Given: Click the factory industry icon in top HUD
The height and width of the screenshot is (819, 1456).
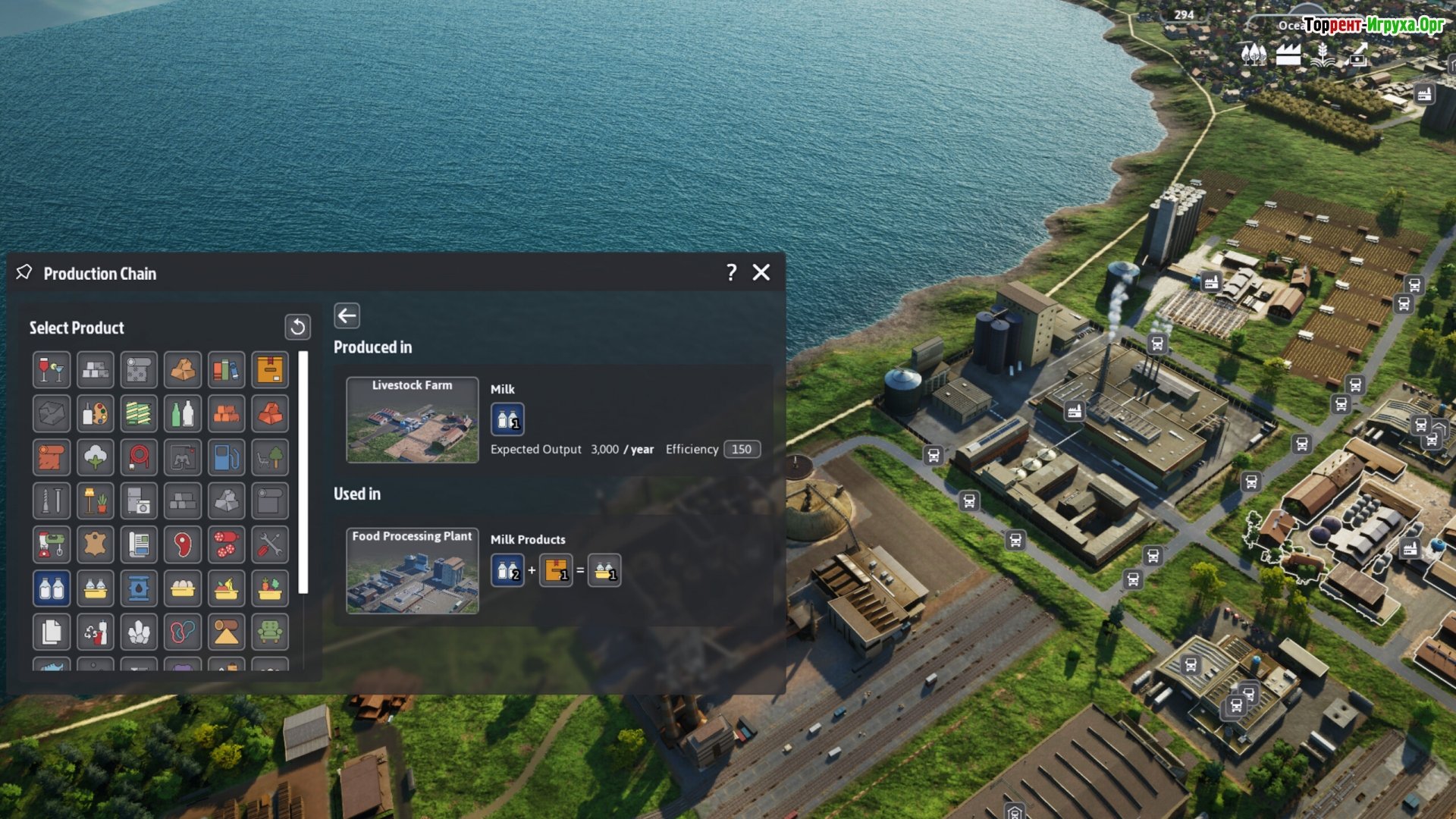Looking at the screenshot, I should 1288,55.
